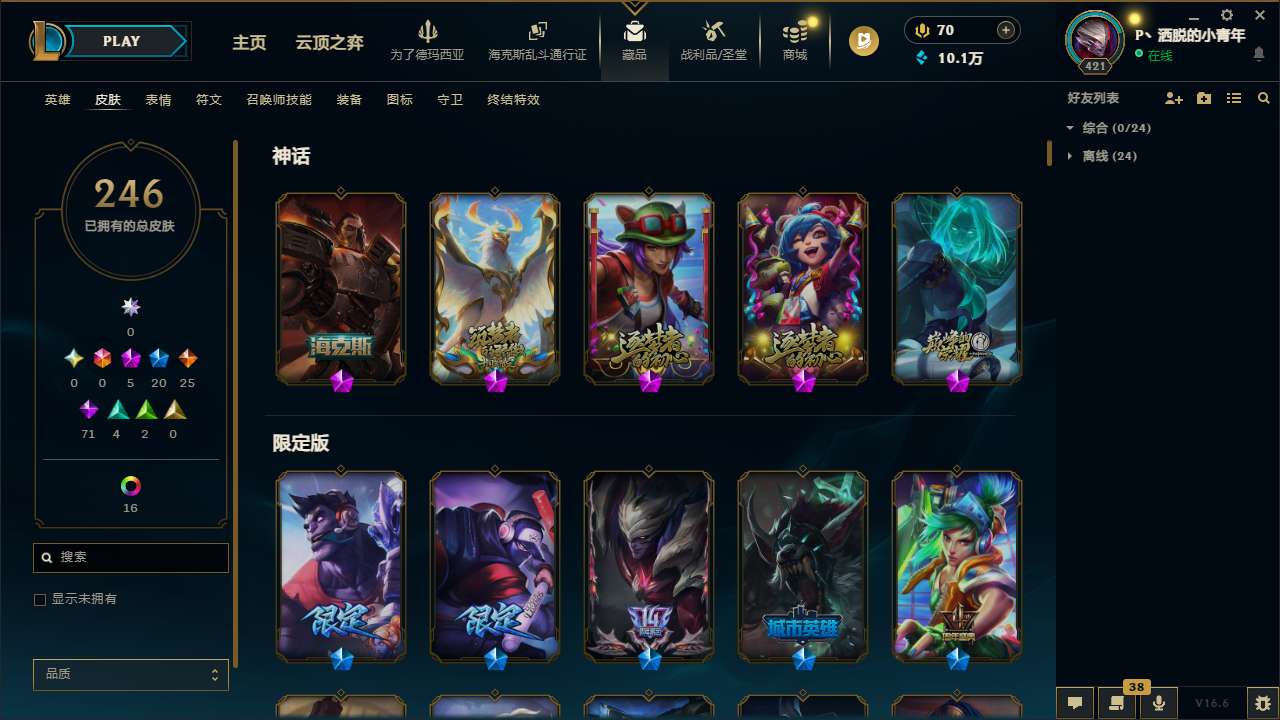
Task: Click the chroma color wheel above 16
Action: [x=130, y=487]
